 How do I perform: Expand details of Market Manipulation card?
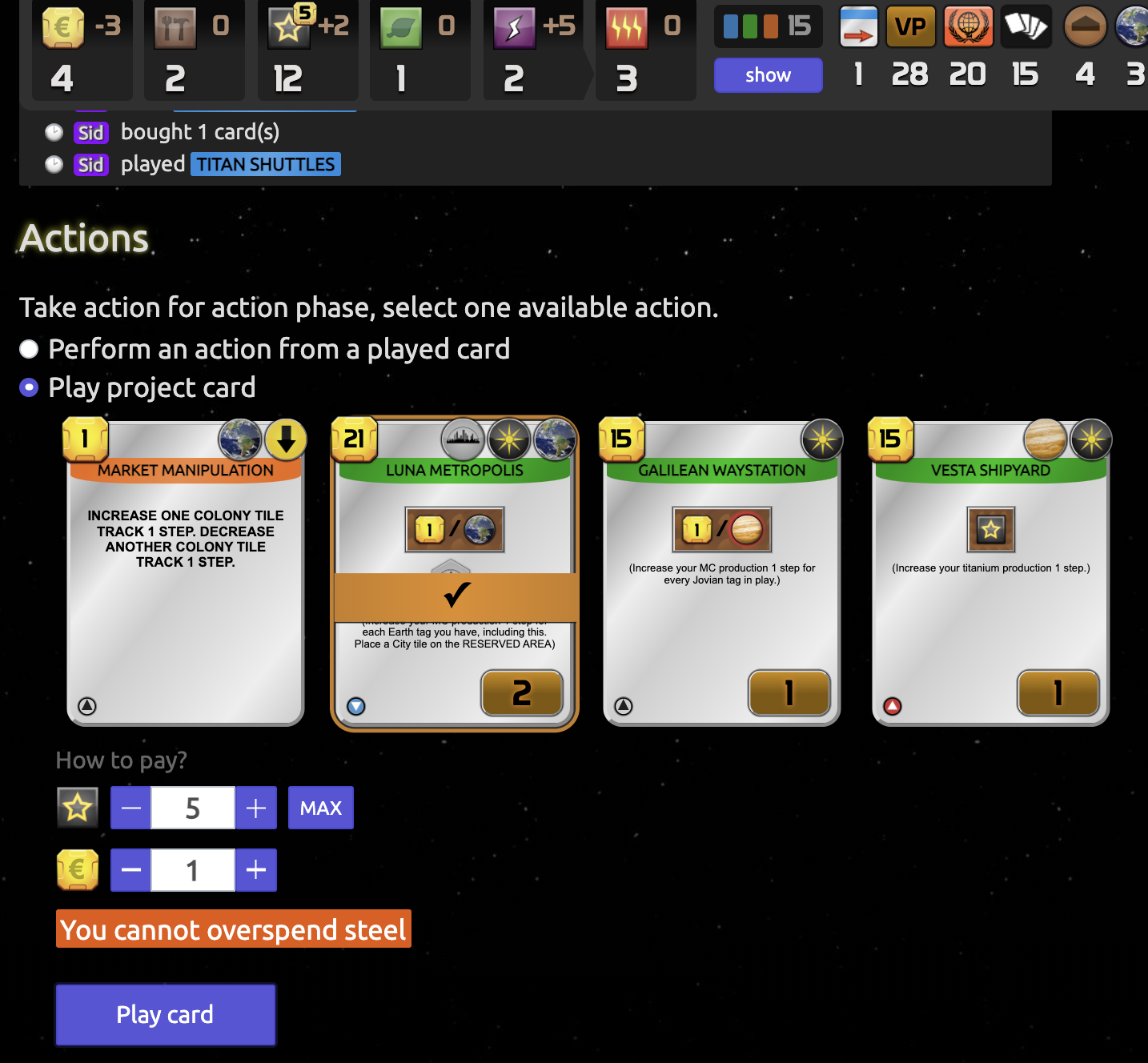pos(88,707)
